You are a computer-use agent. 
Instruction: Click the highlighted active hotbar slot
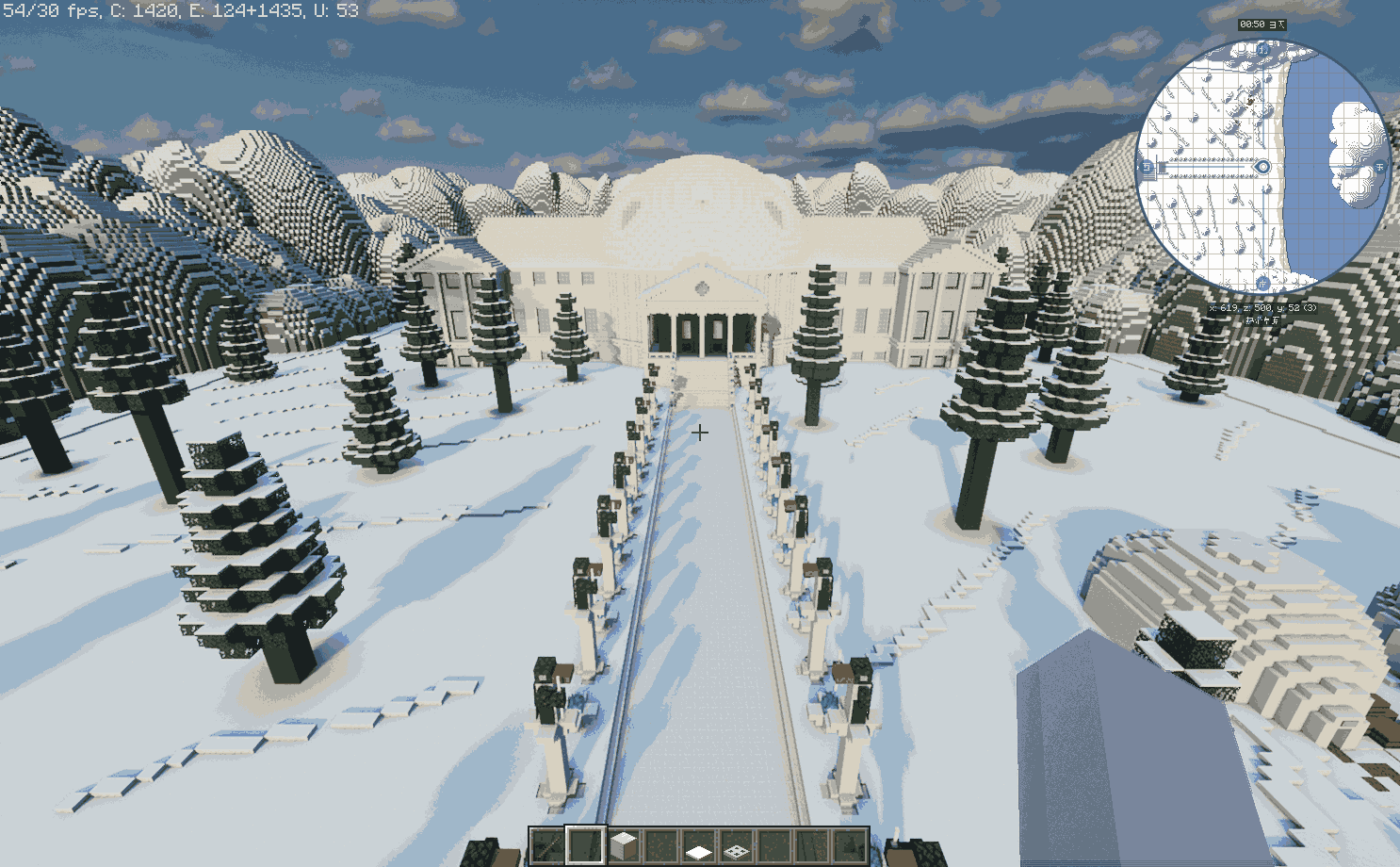tap(584, 845)
